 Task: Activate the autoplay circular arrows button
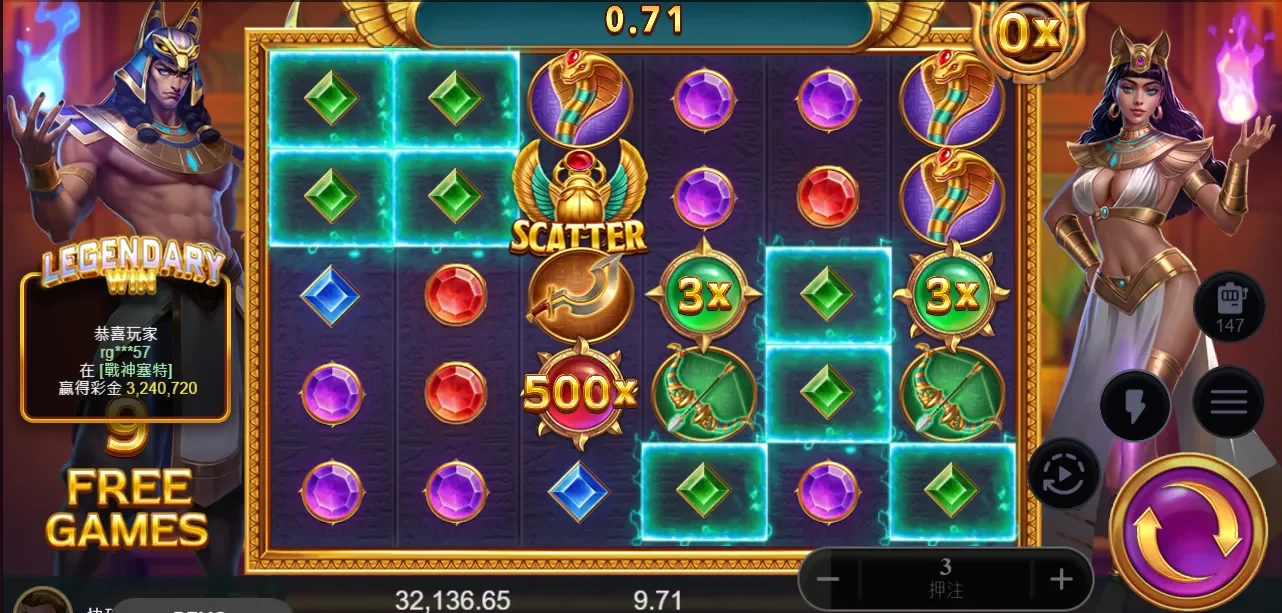(1063, 473)
